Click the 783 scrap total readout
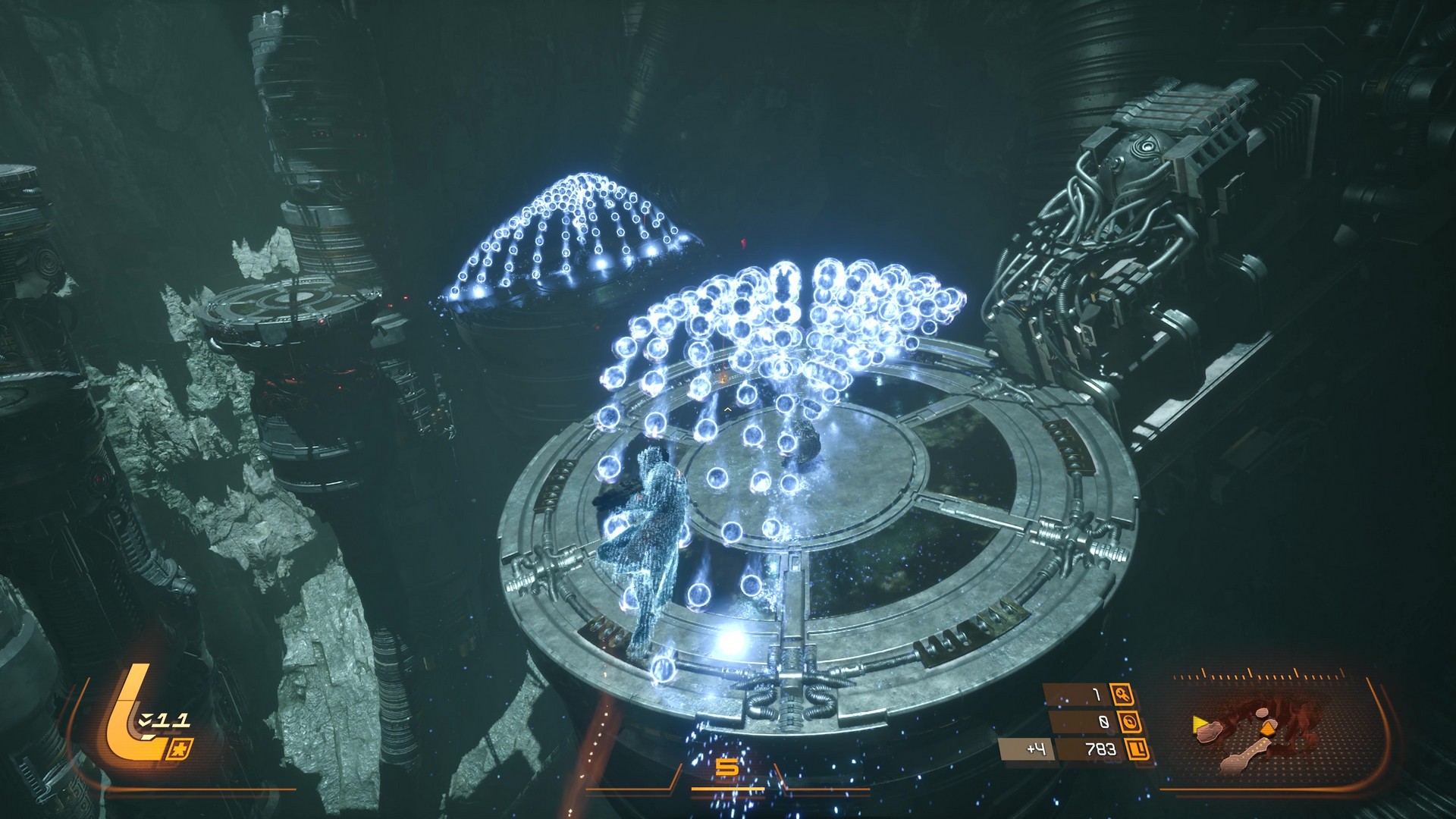 click(1101, 749)
